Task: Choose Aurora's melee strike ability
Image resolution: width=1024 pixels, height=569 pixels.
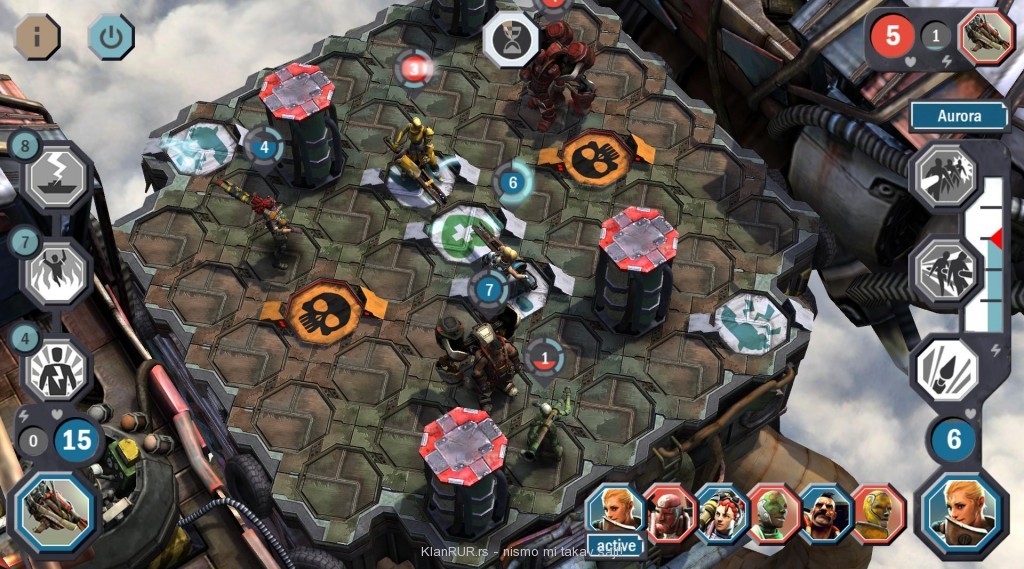Action: 943,272
